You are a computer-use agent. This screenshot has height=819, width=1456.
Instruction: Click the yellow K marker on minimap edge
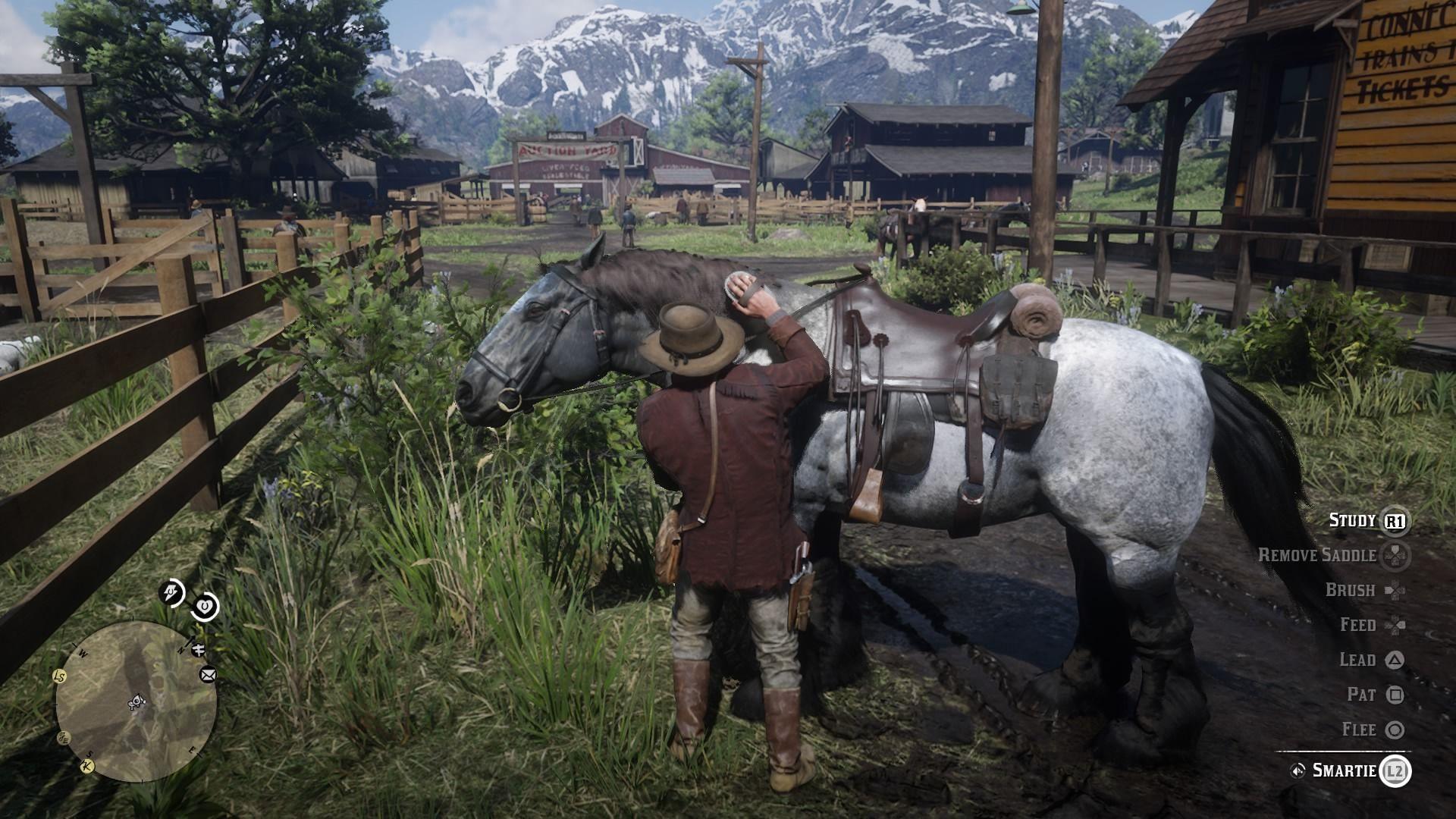[x=87, y=765]
